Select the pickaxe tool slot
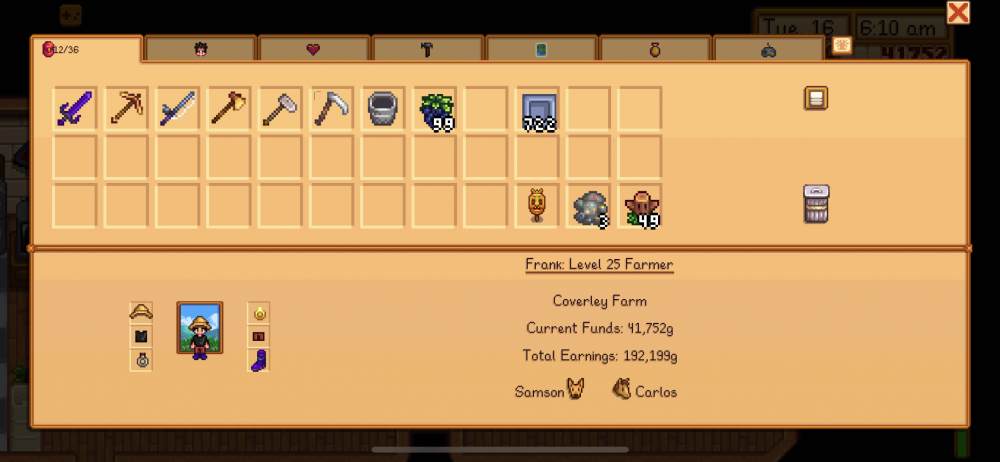 click(127, 108)
